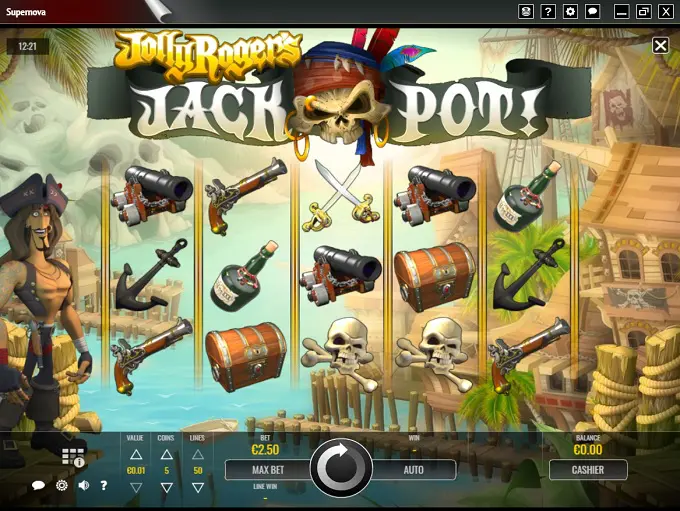Close the game with the white X button
680x511 pixels.
pyautogui.click(x=660, y=45)
